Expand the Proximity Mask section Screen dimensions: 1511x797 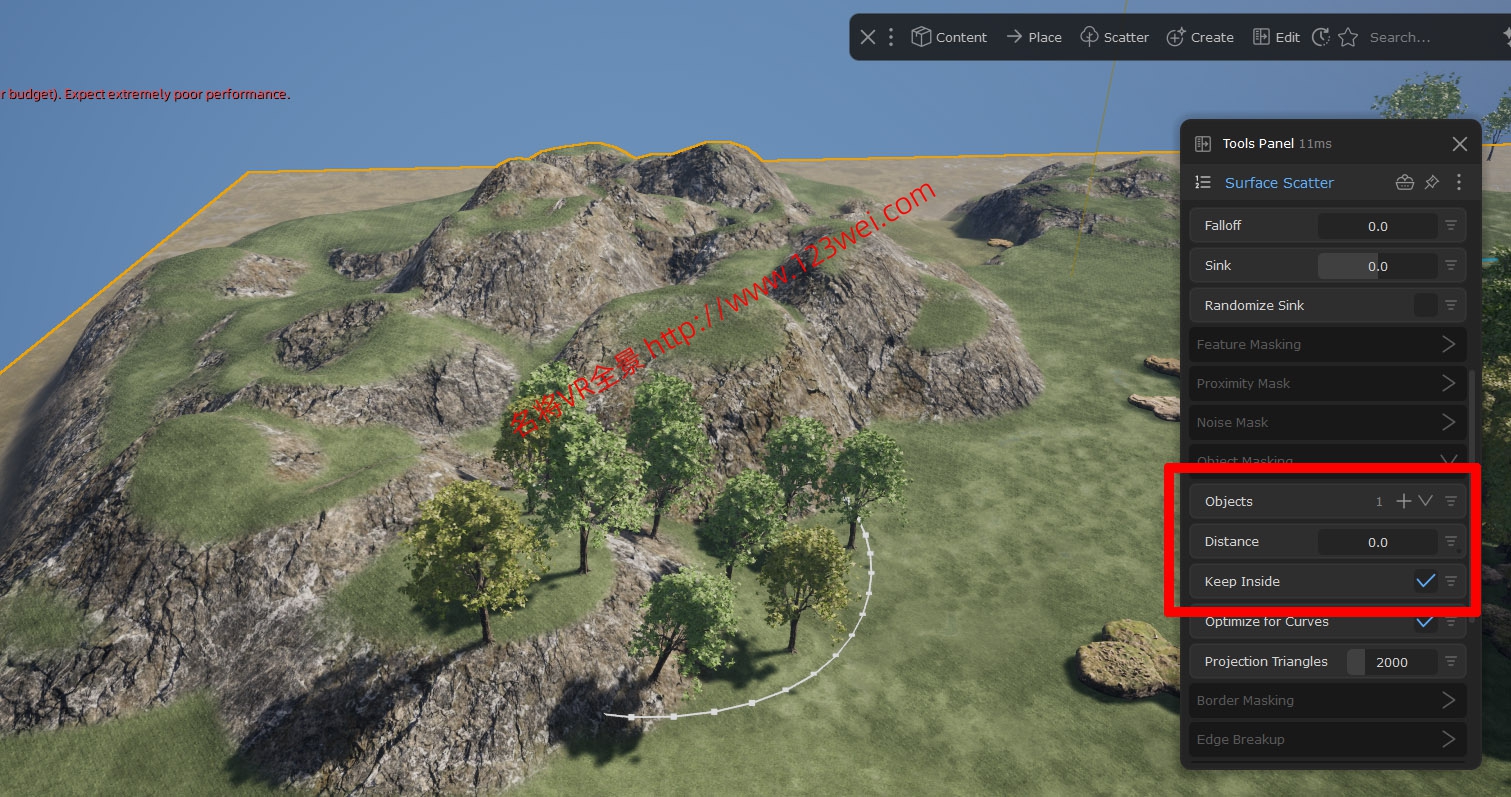tap(1448, 383)
